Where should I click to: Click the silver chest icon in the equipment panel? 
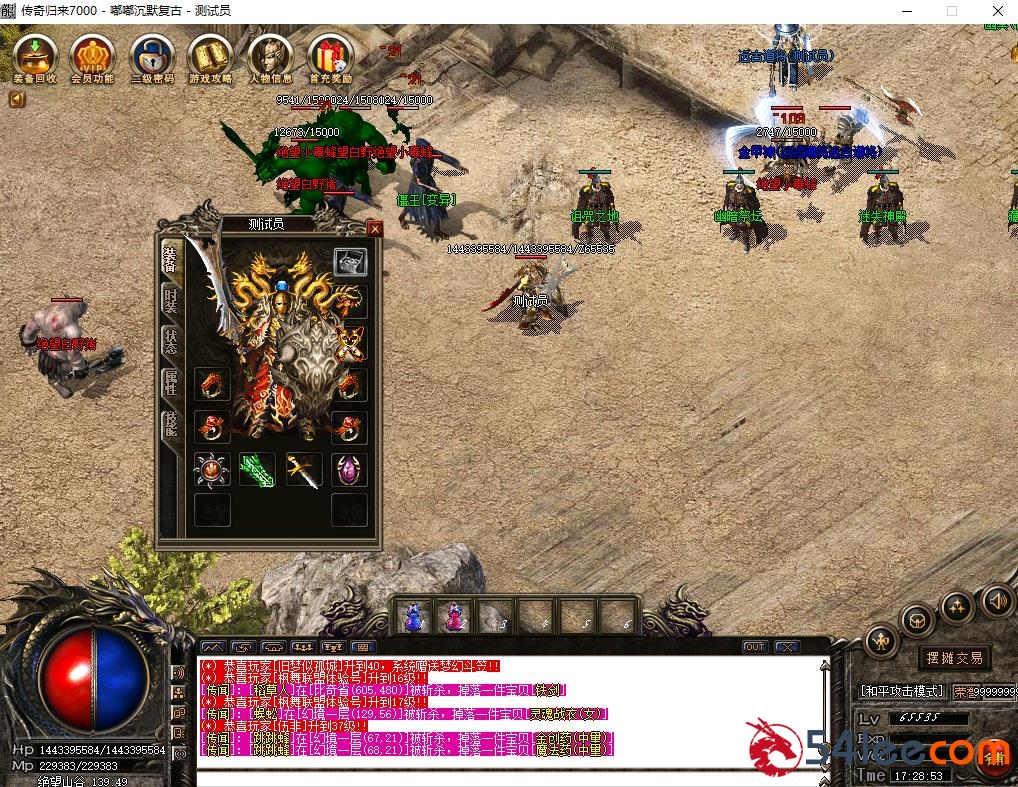click(x=350, y=262)
